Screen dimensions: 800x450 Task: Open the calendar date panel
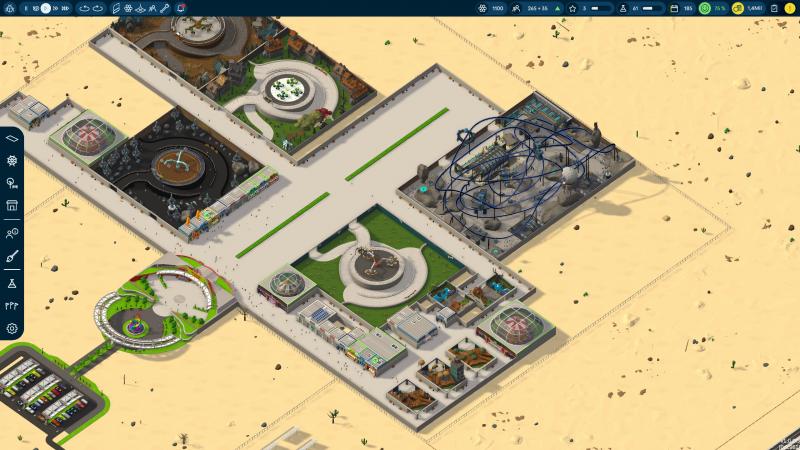(674, 8)
